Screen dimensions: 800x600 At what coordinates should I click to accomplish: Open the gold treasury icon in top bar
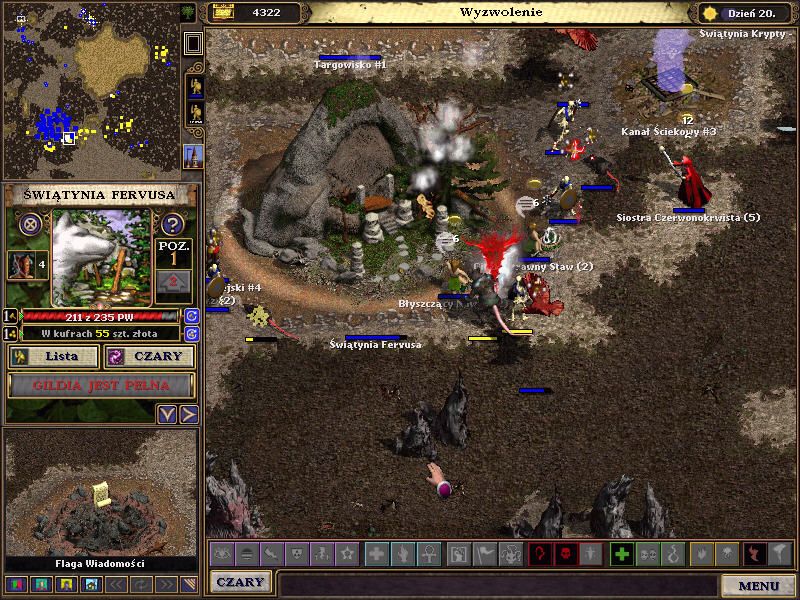(223, 13)
